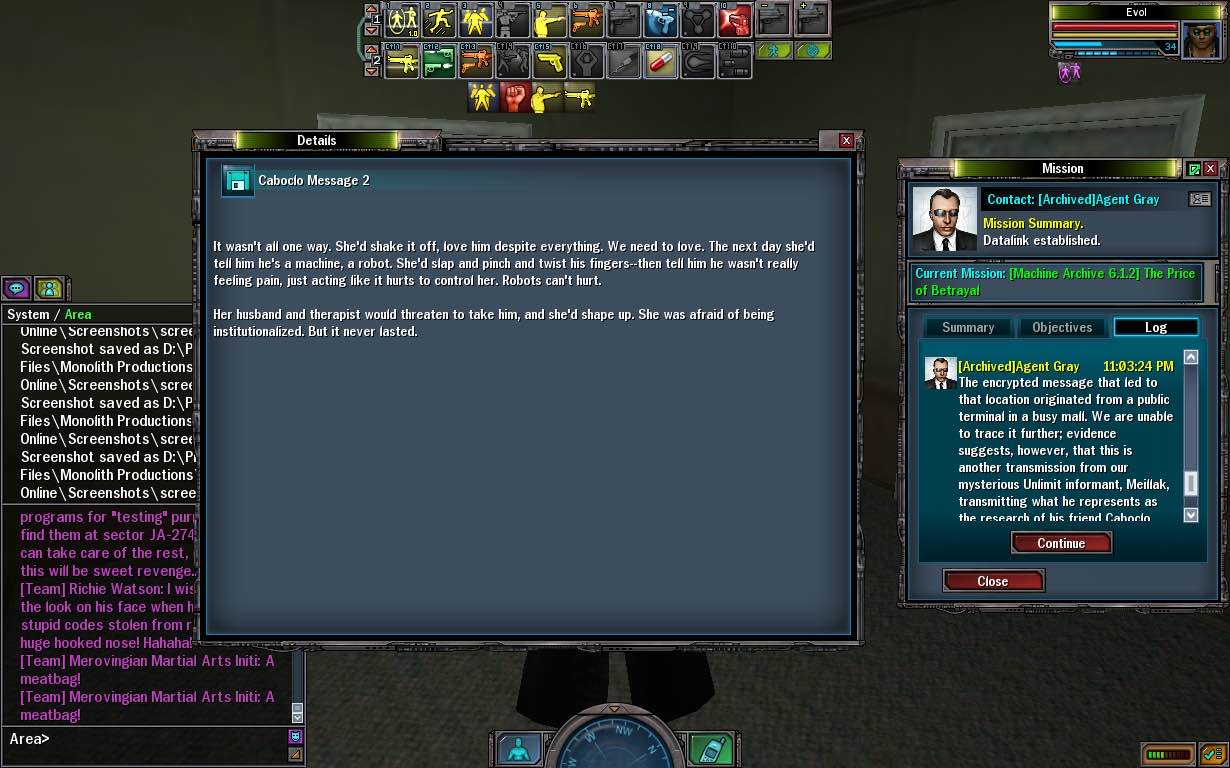This screenshot has height=768, width=1230.
Task: Activate the green gun hotbar slot
Action: click(x=438, y=63)
